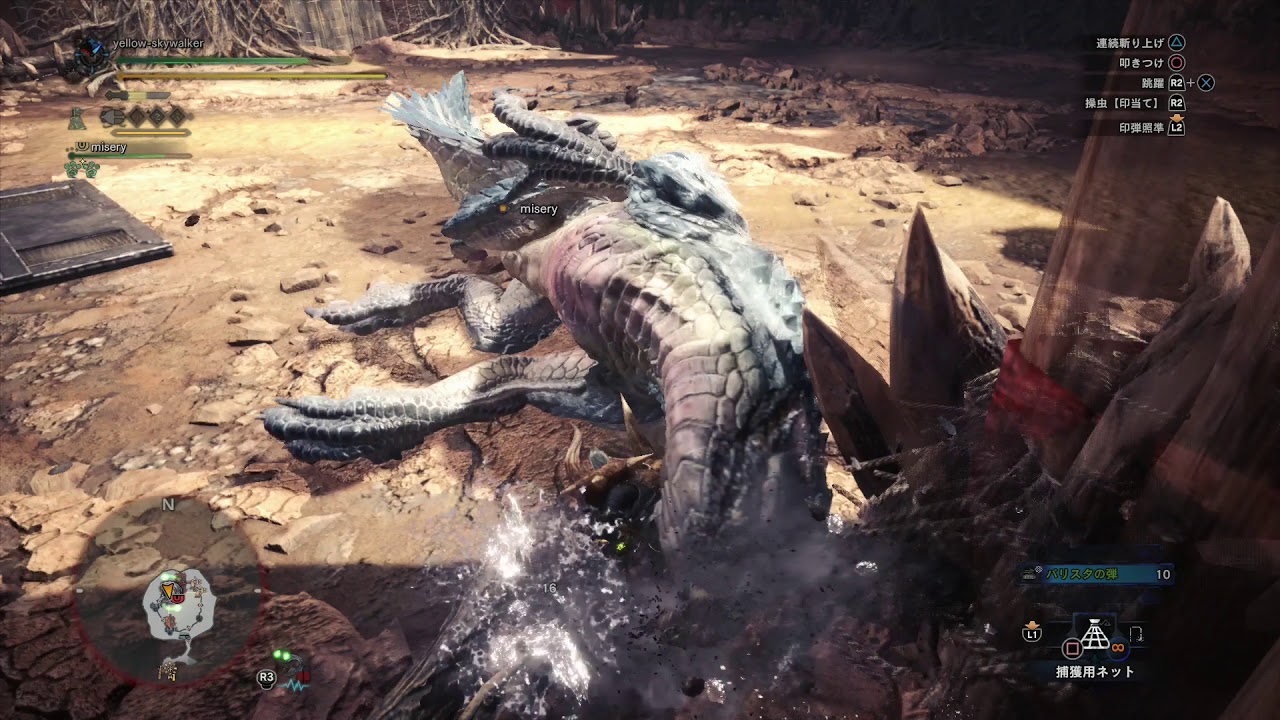Click the Kinsect icon under the weapon gauge

(111, 117)
